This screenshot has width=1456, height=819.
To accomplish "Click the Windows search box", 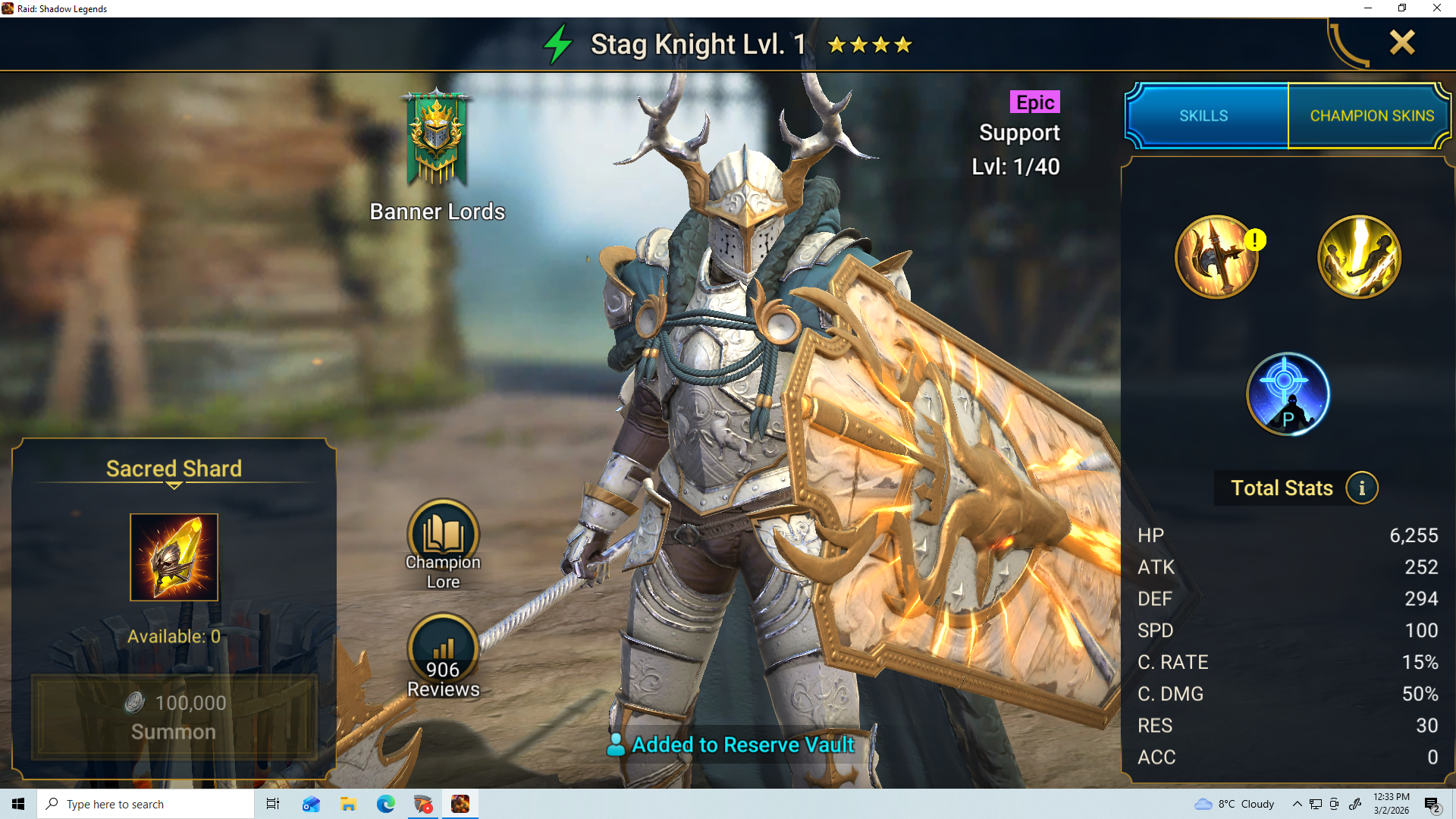I will 146,804.
